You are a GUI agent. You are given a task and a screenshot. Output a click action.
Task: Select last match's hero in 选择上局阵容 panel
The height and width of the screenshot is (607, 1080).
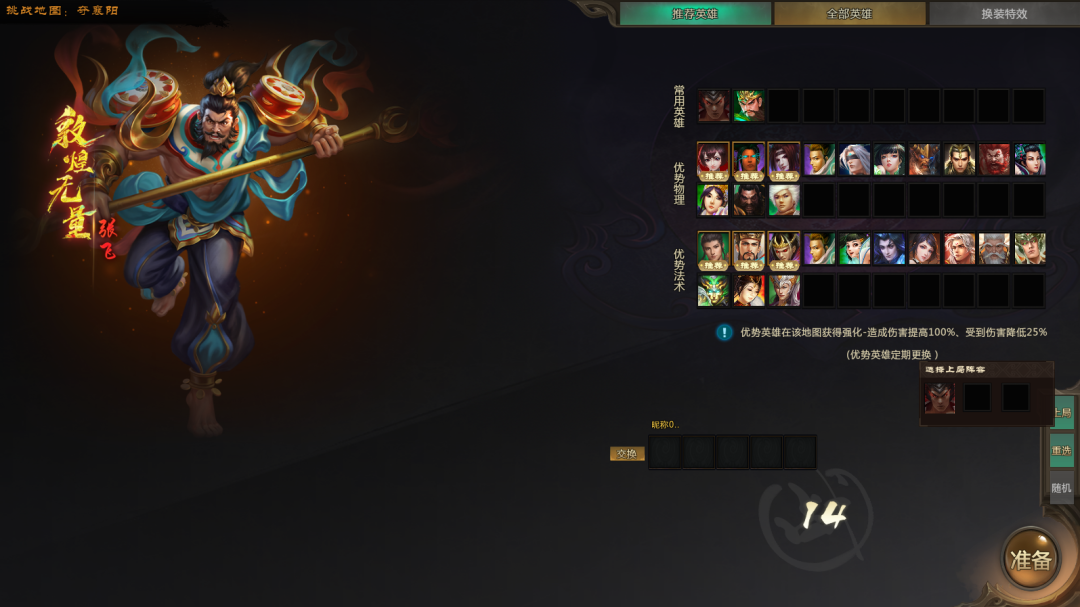(940, 397)
